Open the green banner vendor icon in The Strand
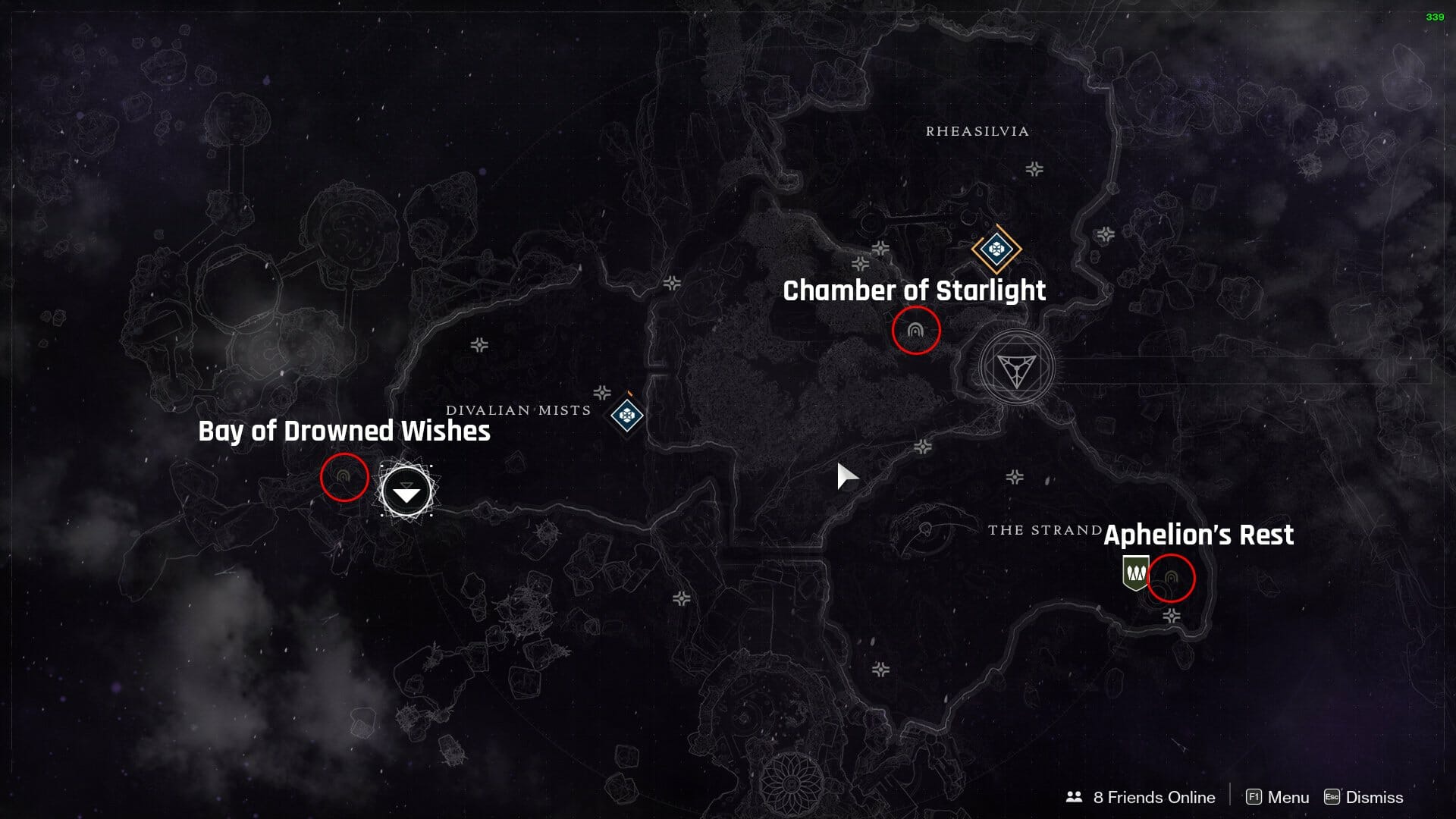Screen dimensions: 1456x819 pos(1134,573)
